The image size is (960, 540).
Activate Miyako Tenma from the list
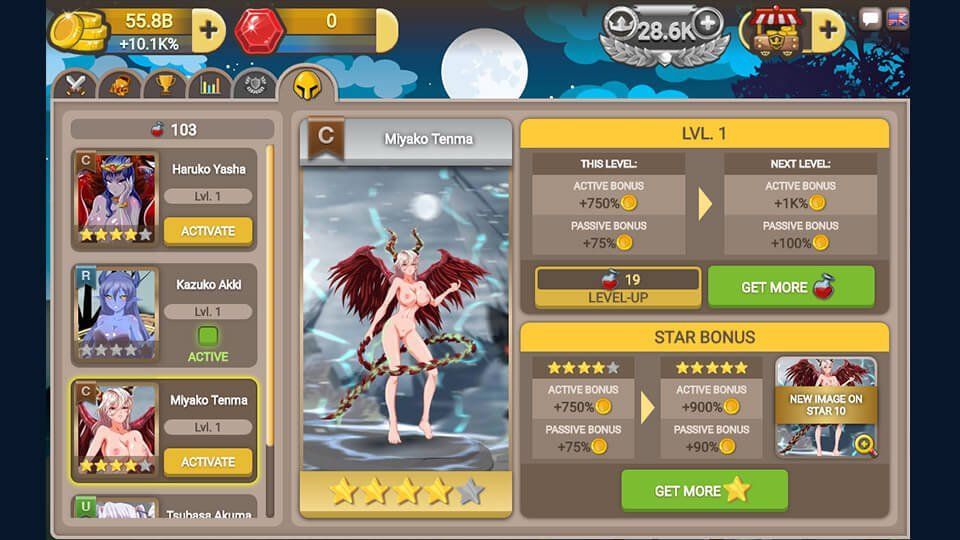(208, 462)
